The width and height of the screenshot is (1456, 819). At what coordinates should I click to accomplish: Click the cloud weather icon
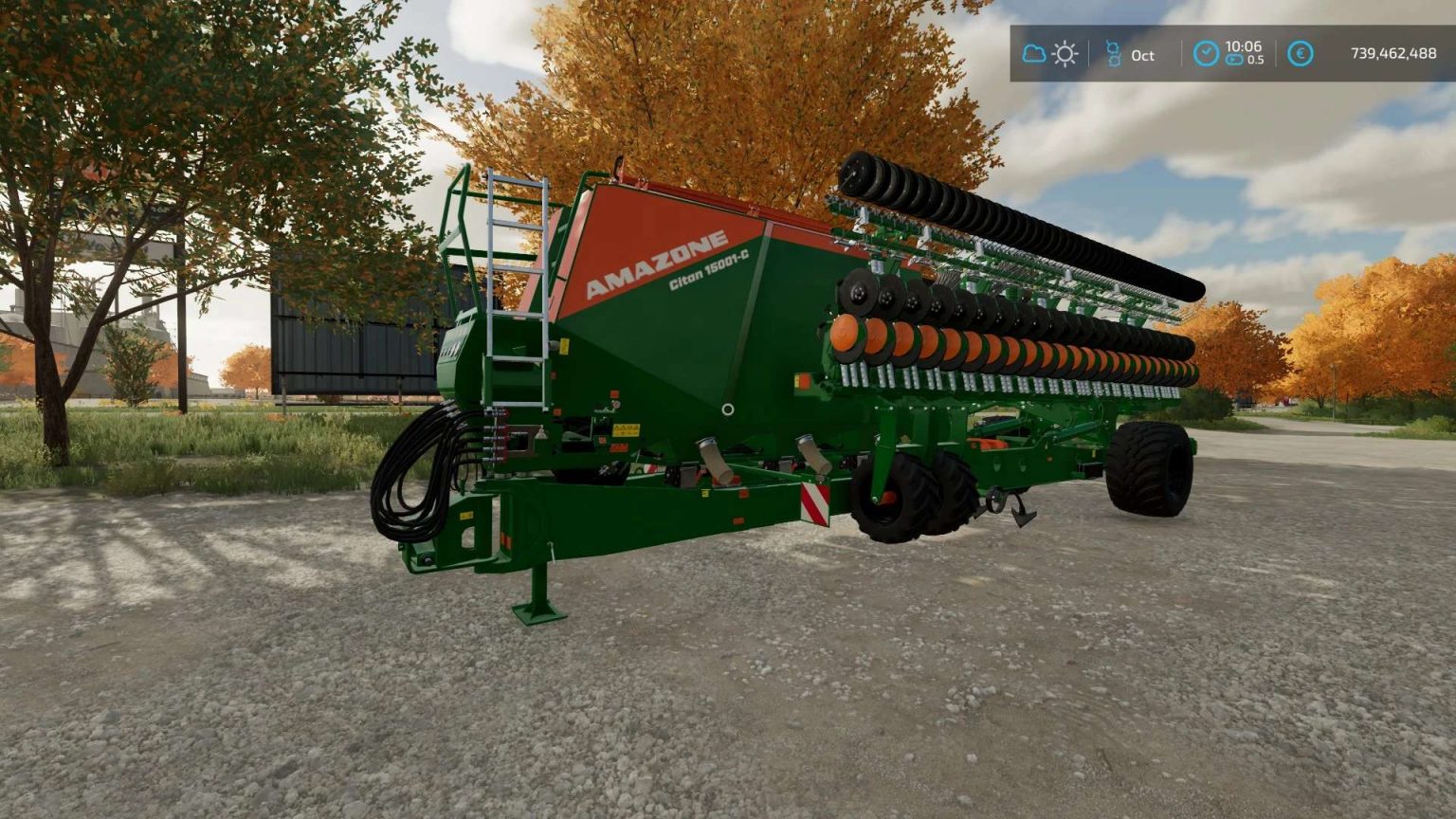[1034, 54]
